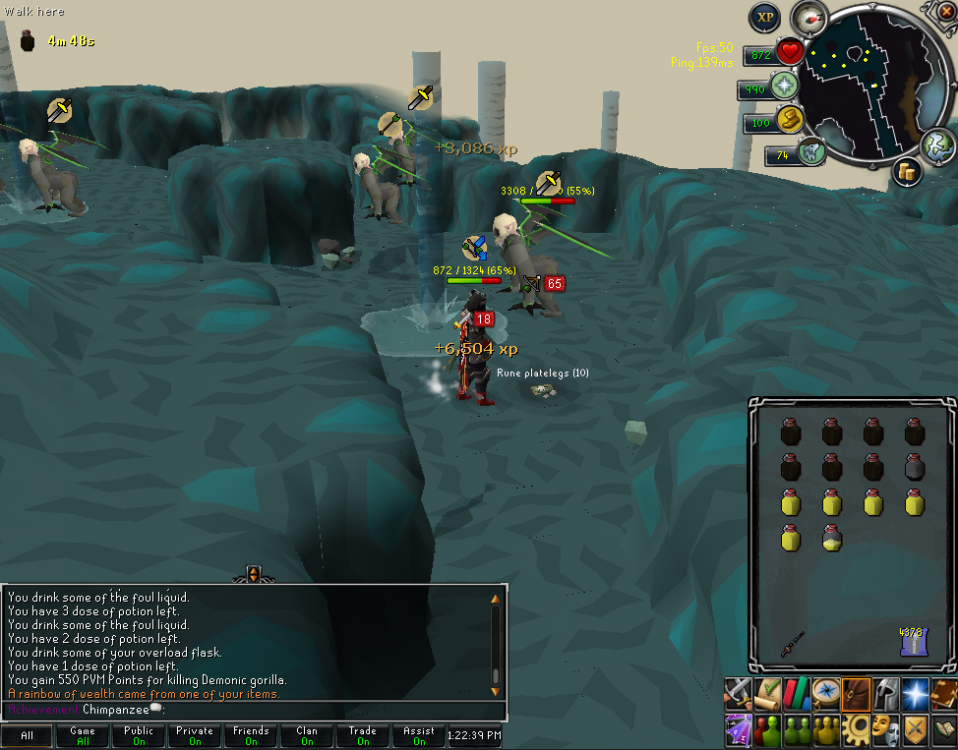Image resolution: width=958 pixels, height=750 pixels.
Task: Select the Clan chat tab
Action: tap(307, 736)
